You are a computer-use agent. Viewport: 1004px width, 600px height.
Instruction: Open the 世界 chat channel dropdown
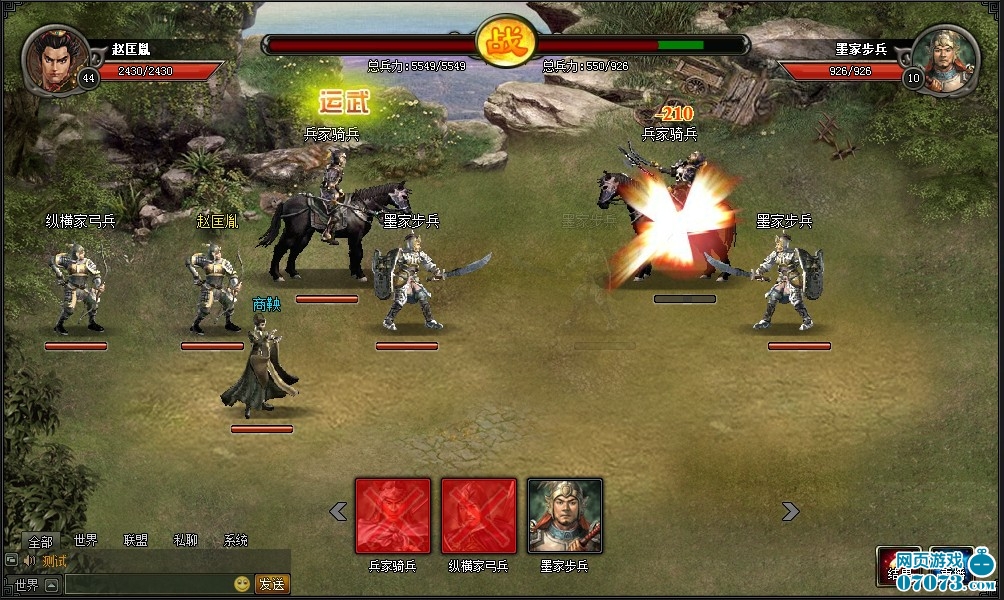click(51, 584)
